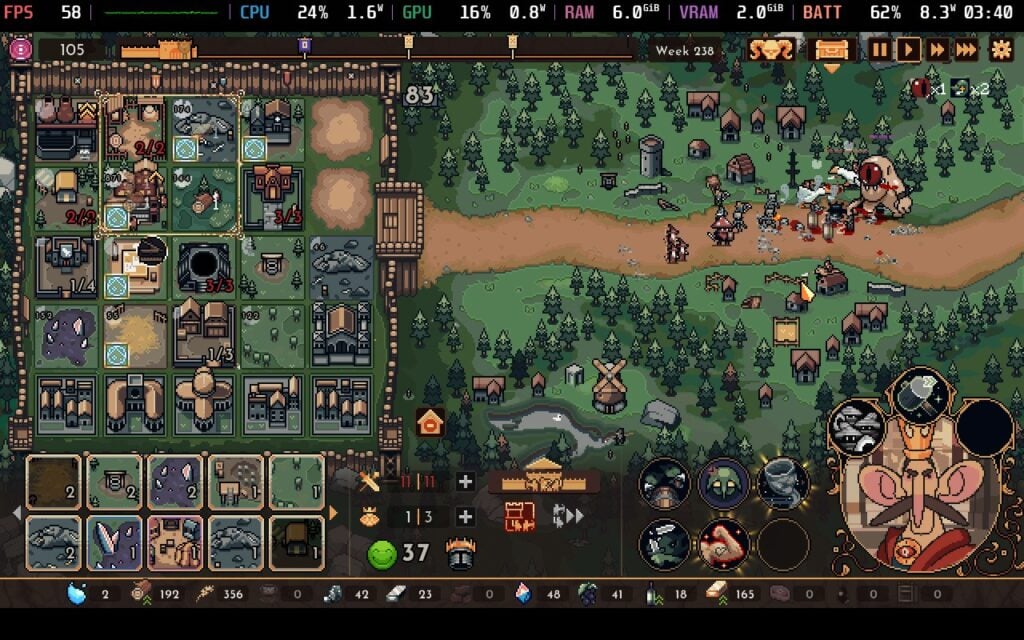This screenshot has height=640, width=1024.
Task: Open settings with the gear icon
Action: 1000,50
